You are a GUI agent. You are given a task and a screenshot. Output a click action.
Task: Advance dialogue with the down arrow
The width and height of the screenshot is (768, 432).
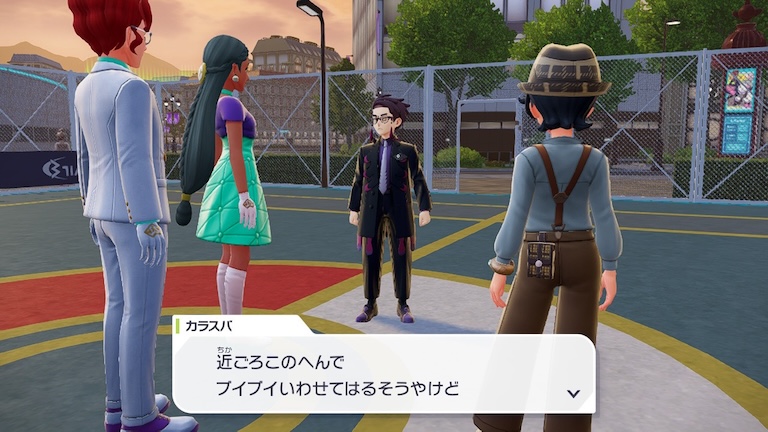(573, 393)
